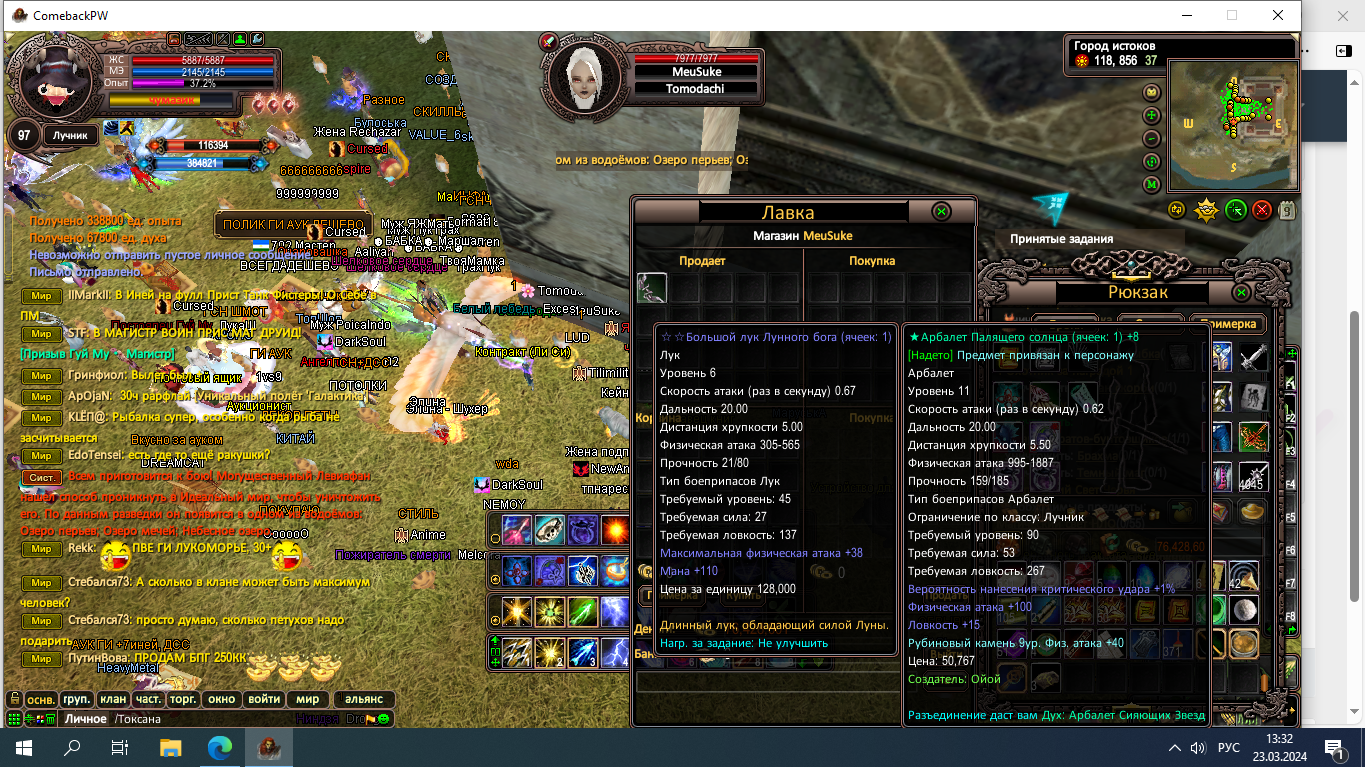Maximize the ComebackPW game window
1365x767 pixels.
tap(1232, 15)
